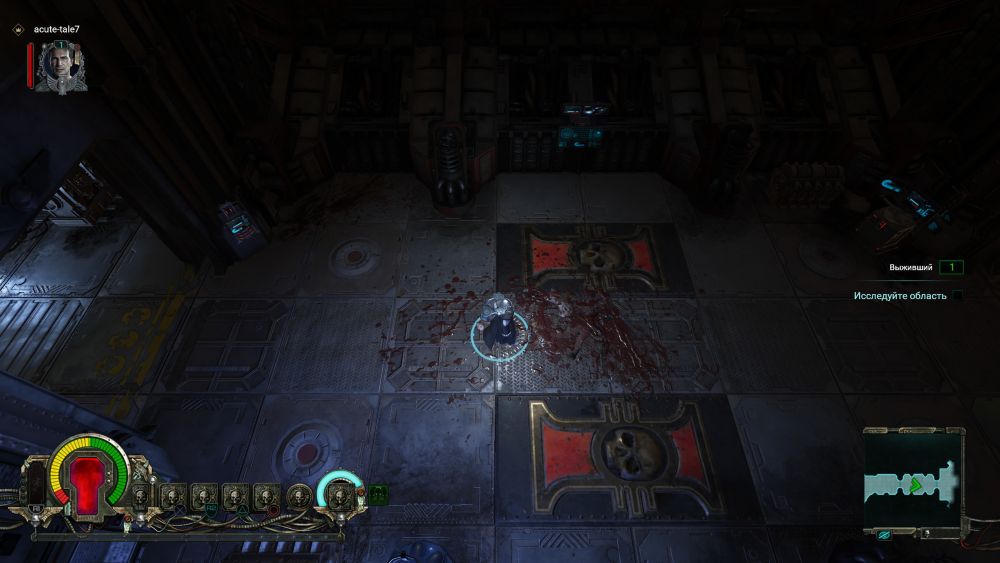Click the green icon beside the skill bar
This screenshot has width=1000, height=563.
(x=378, y=493)
